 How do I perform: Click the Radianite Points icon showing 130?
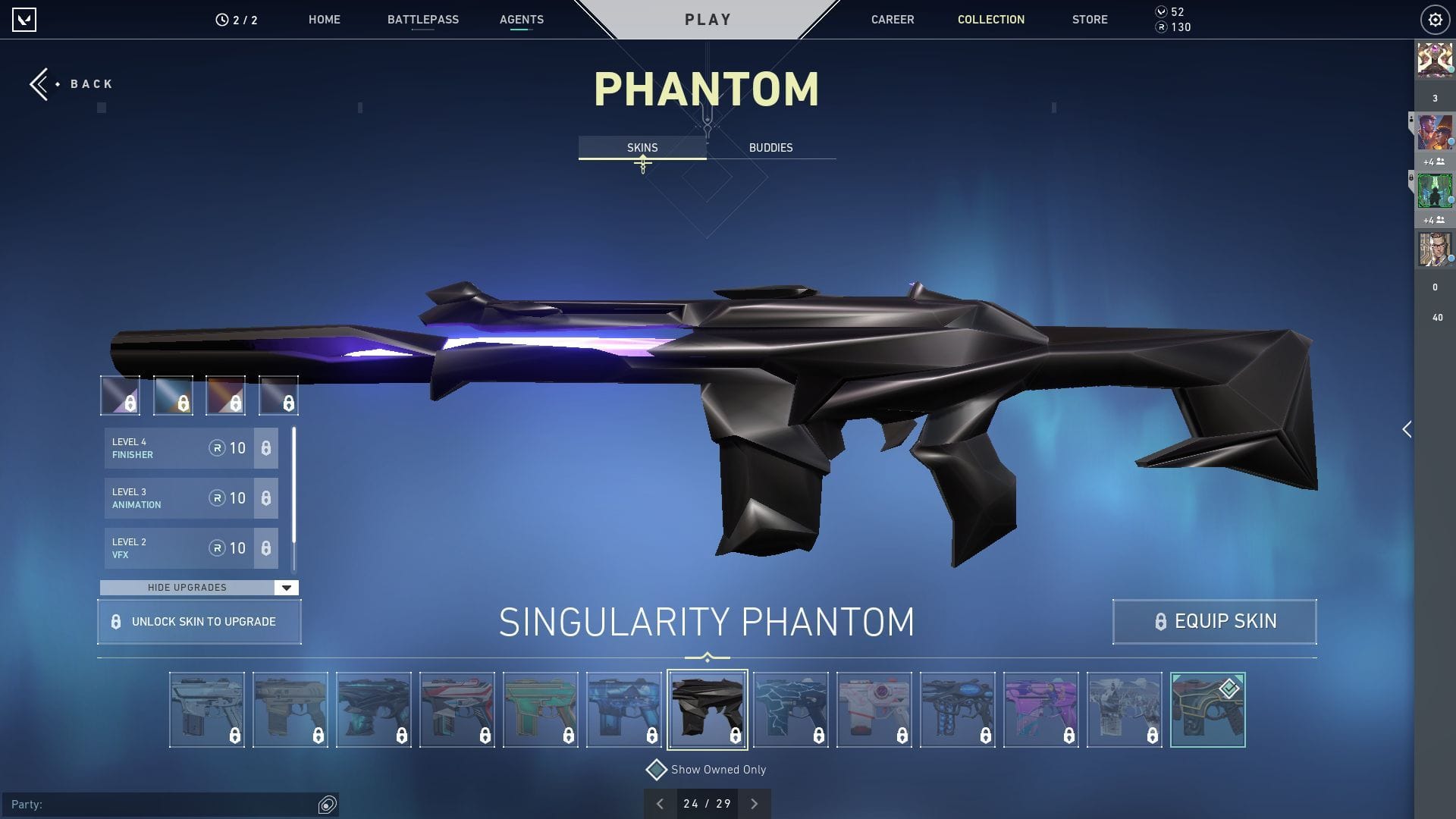pyautogui.click(x=1159, y=27)
